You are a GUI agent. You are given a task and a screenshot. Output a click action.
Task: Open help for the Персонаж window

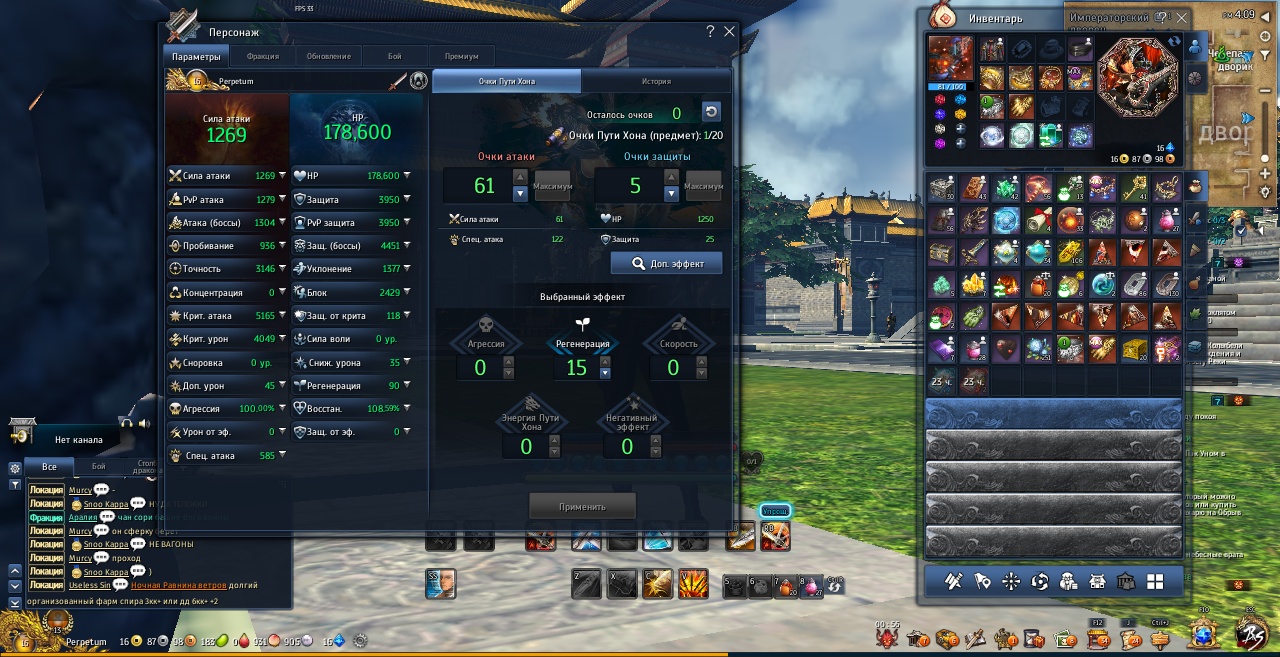click(710, 32)
